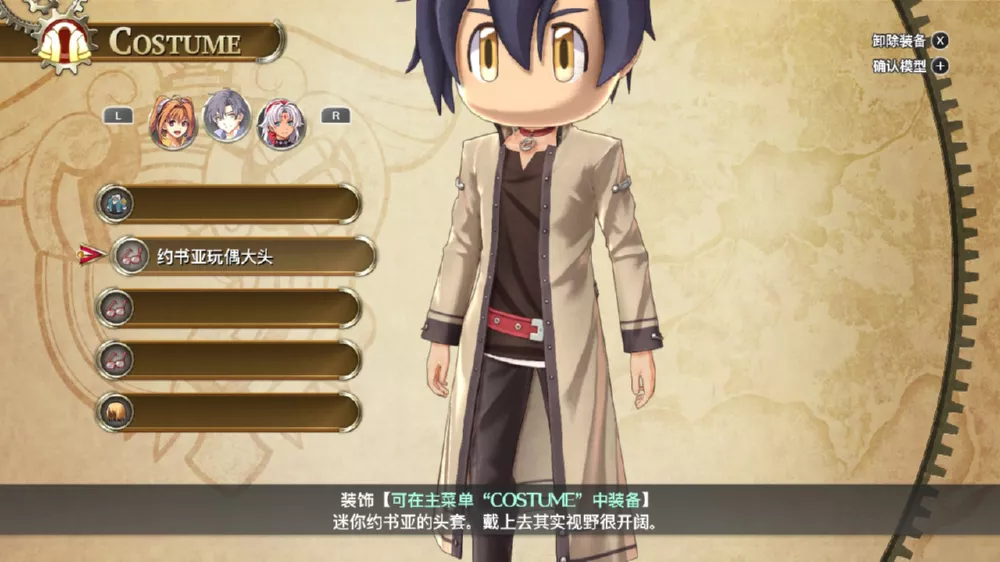Screen dimensions: 1000x562
Task: Select the 约书亚玩偶大头 accessory slot
Action: pos(243,257)
